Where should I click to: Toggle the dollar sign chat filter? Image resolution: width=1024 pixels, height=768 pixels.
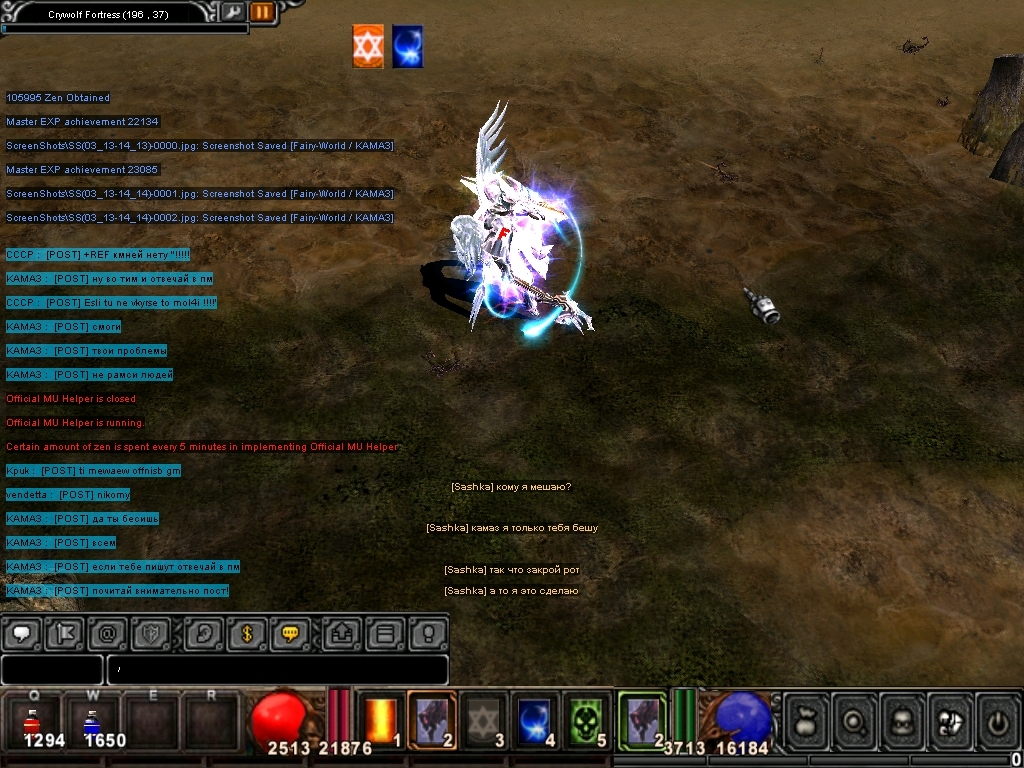click(x=247, y=633)
